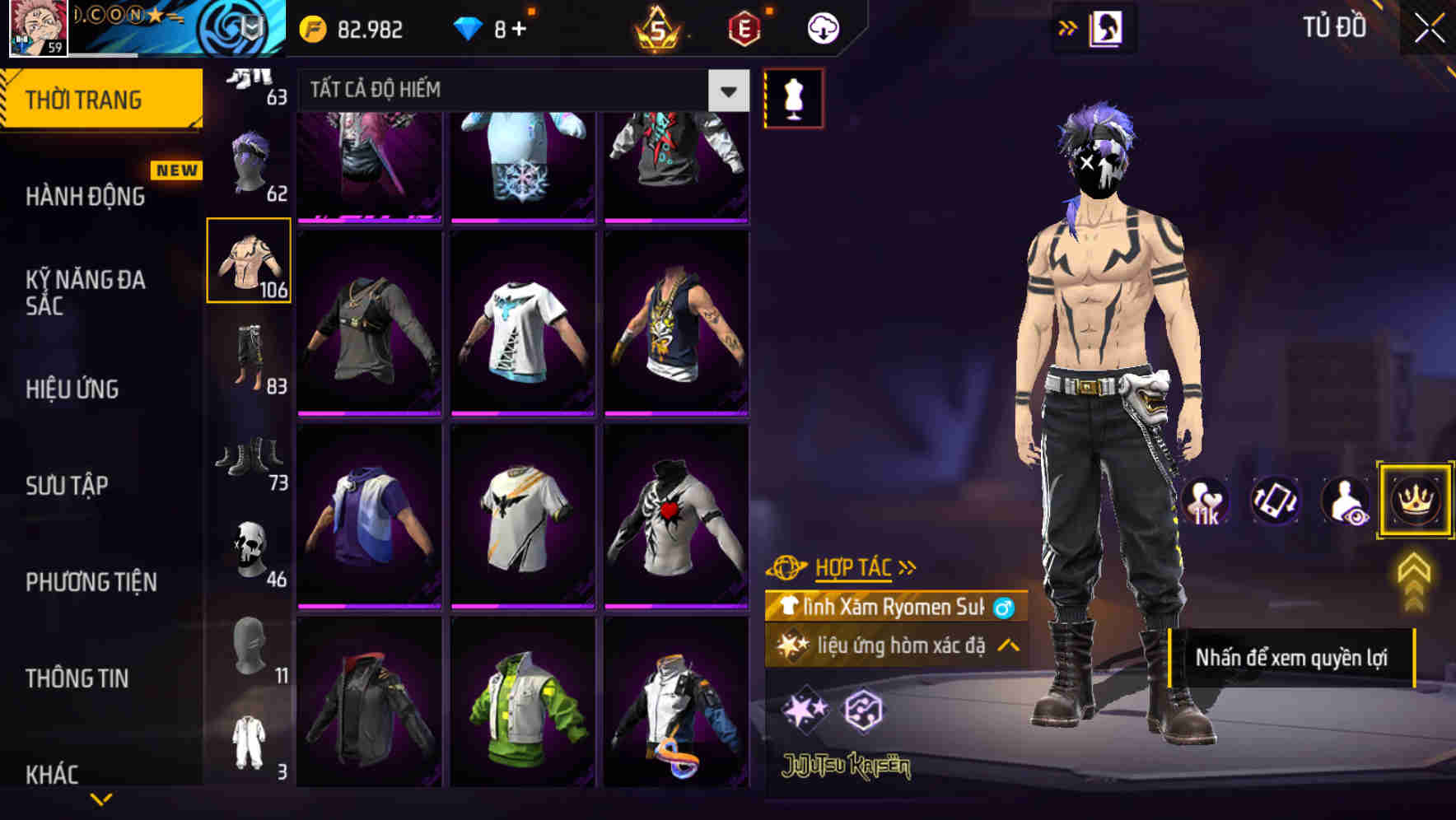Toggle the wardrobe card icon near Tủ Đồ
Screen dimensions: 1456x820
click(x=1105, y=27)
